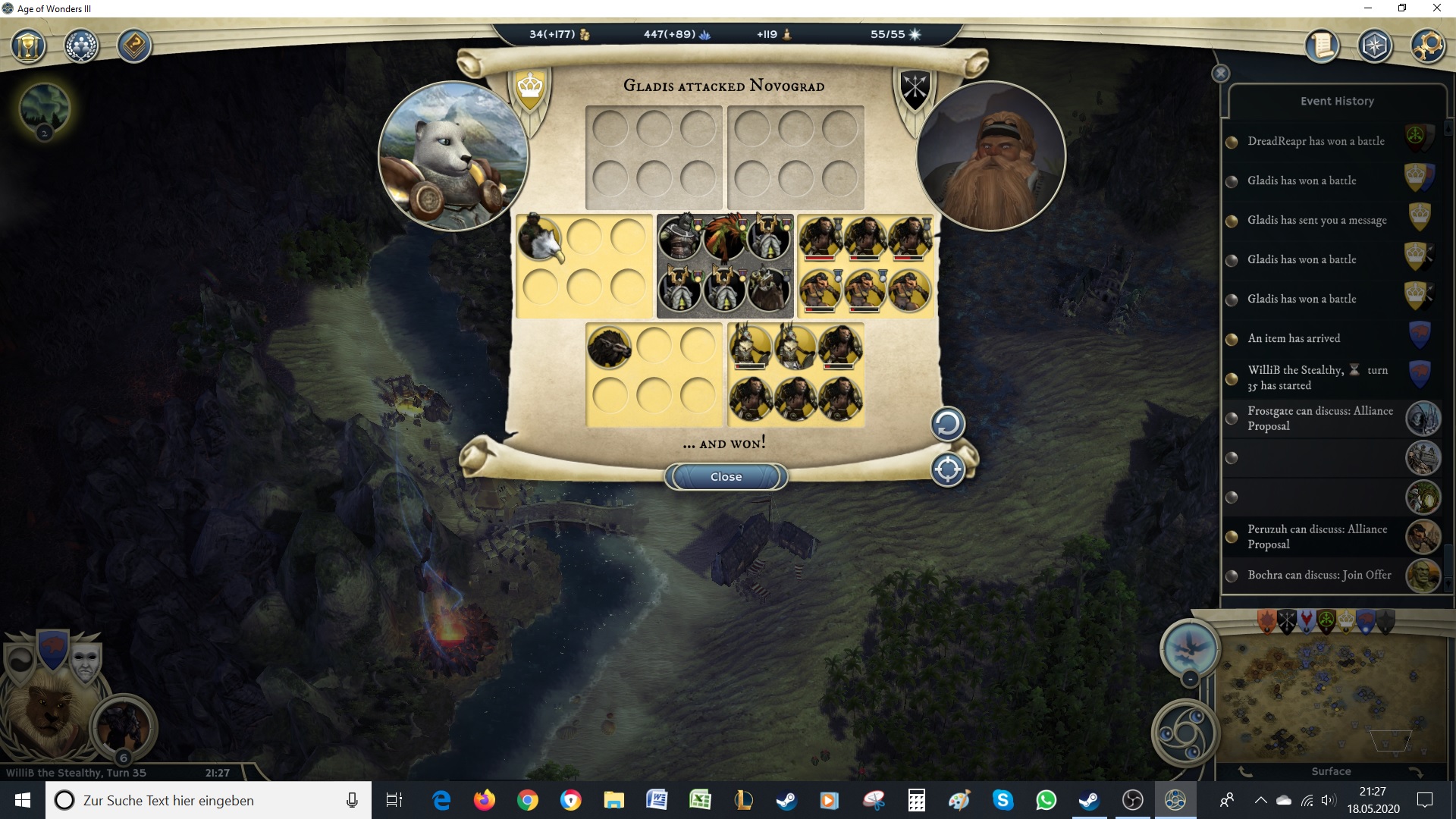Image resolution: width=1456 pixels, height=819 pixels.
Task: Open 'Gladis has sent you a message' event
Action: pyautogui.click(x=1316, y=220)
